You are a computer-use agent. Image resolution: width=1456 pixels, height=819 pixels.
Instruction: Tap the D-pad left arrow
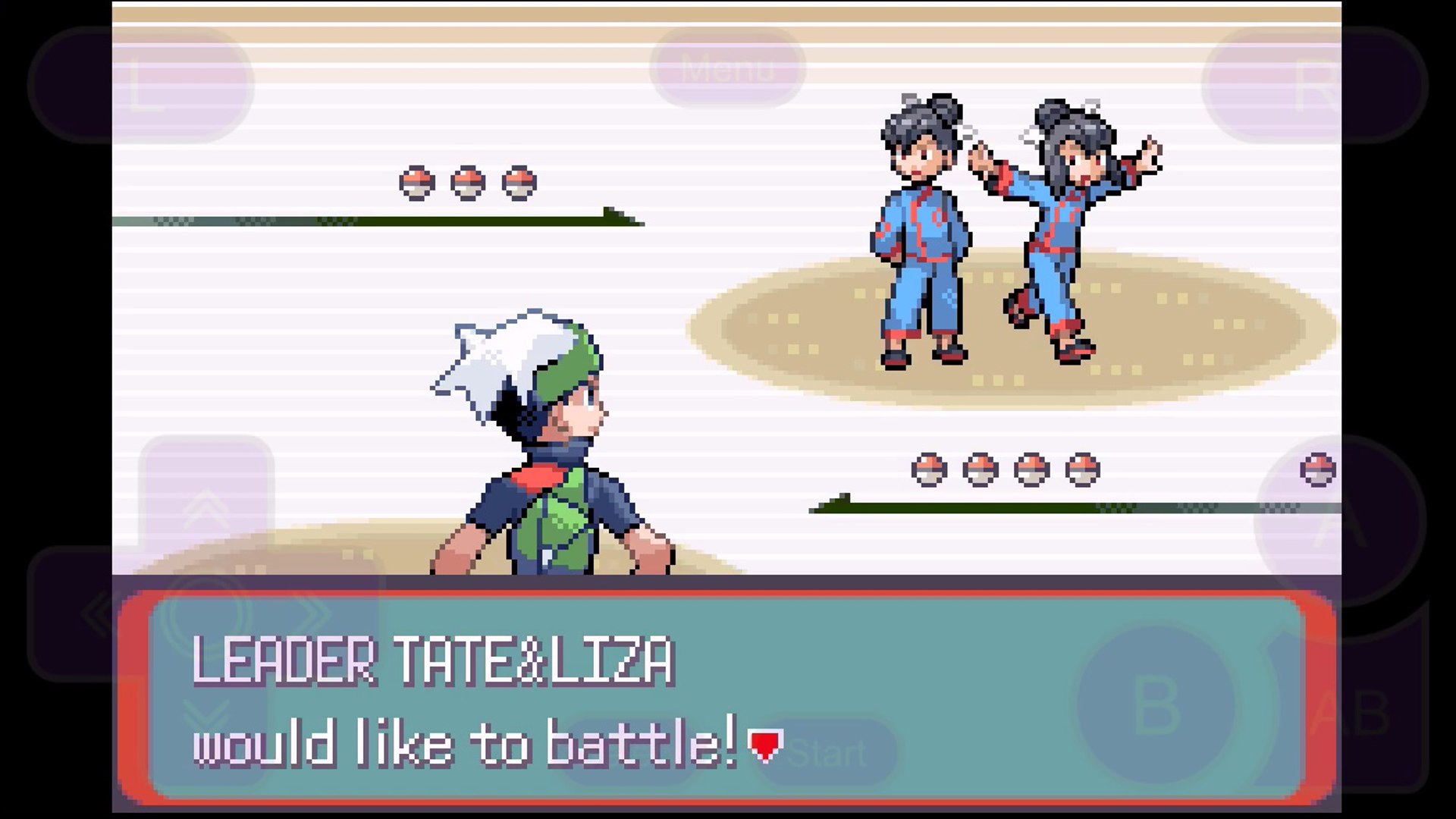[x=99, y=613]
